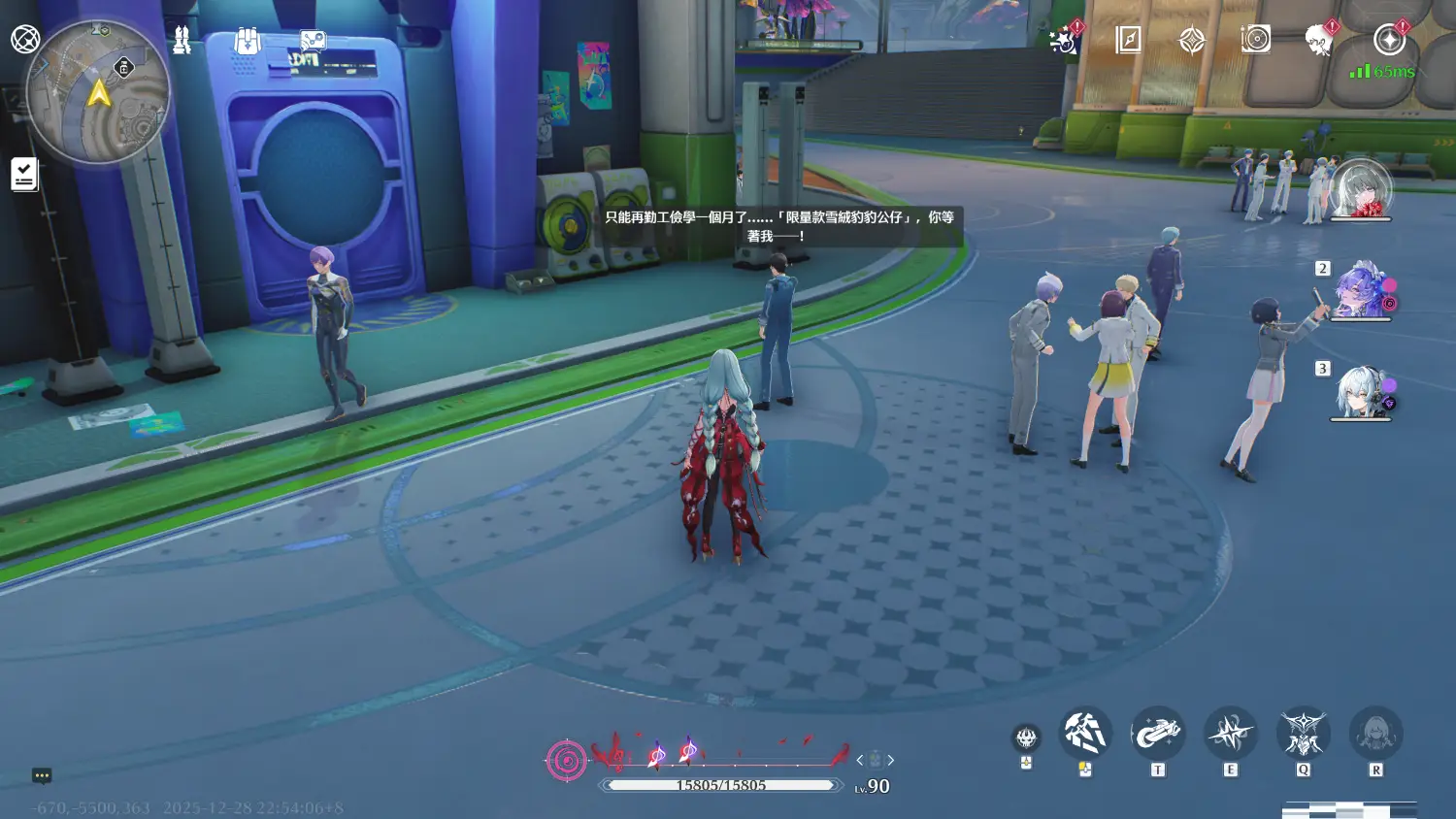Open the disc-shaped camera icon
The width and height of the screenshot is (1456, 819).
pos(1255,40)
